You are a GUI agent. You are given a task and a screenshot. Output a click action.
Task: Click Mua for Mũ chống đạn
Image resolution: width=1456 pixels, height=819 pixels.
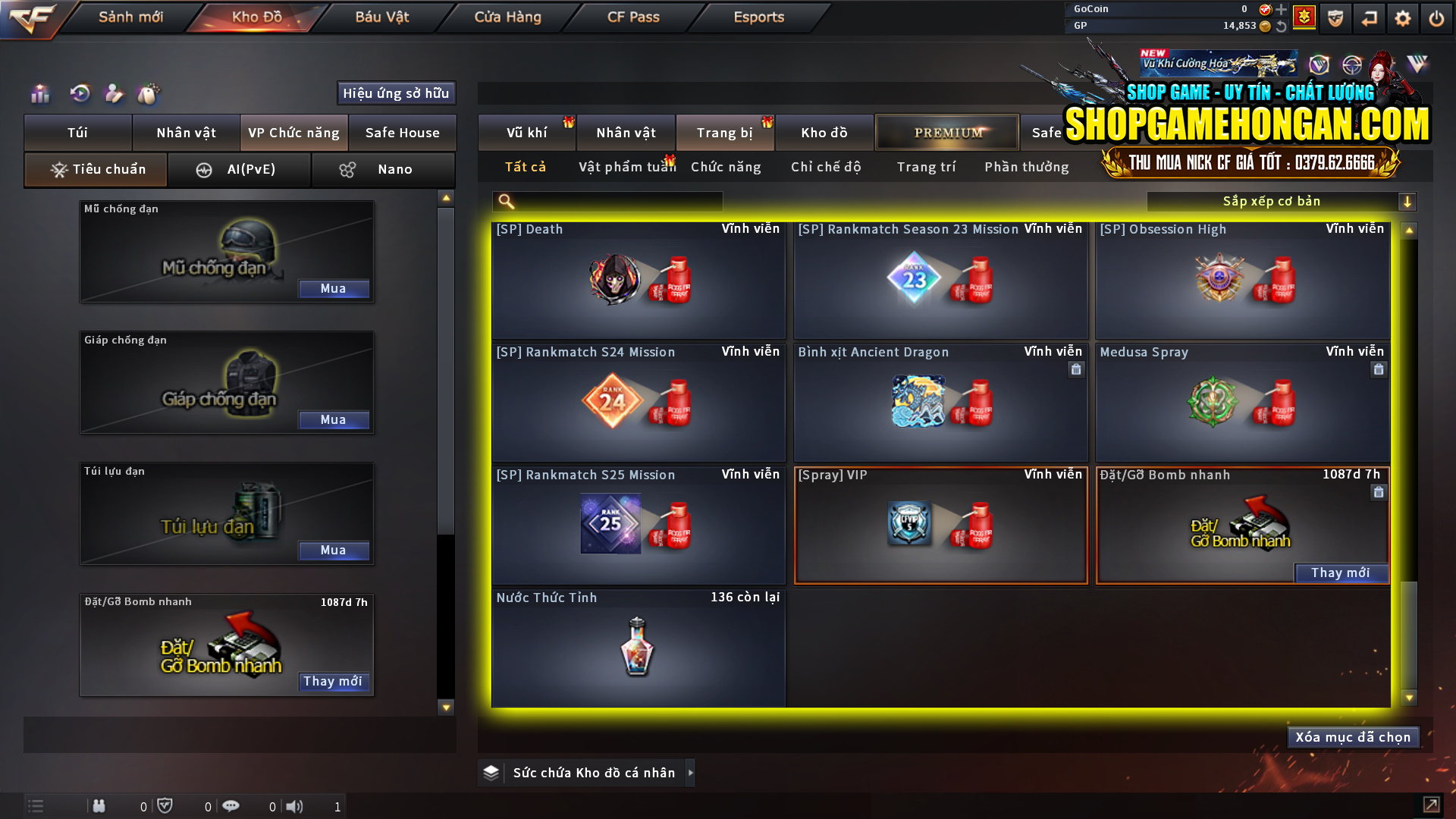click(x=334, y=288)
